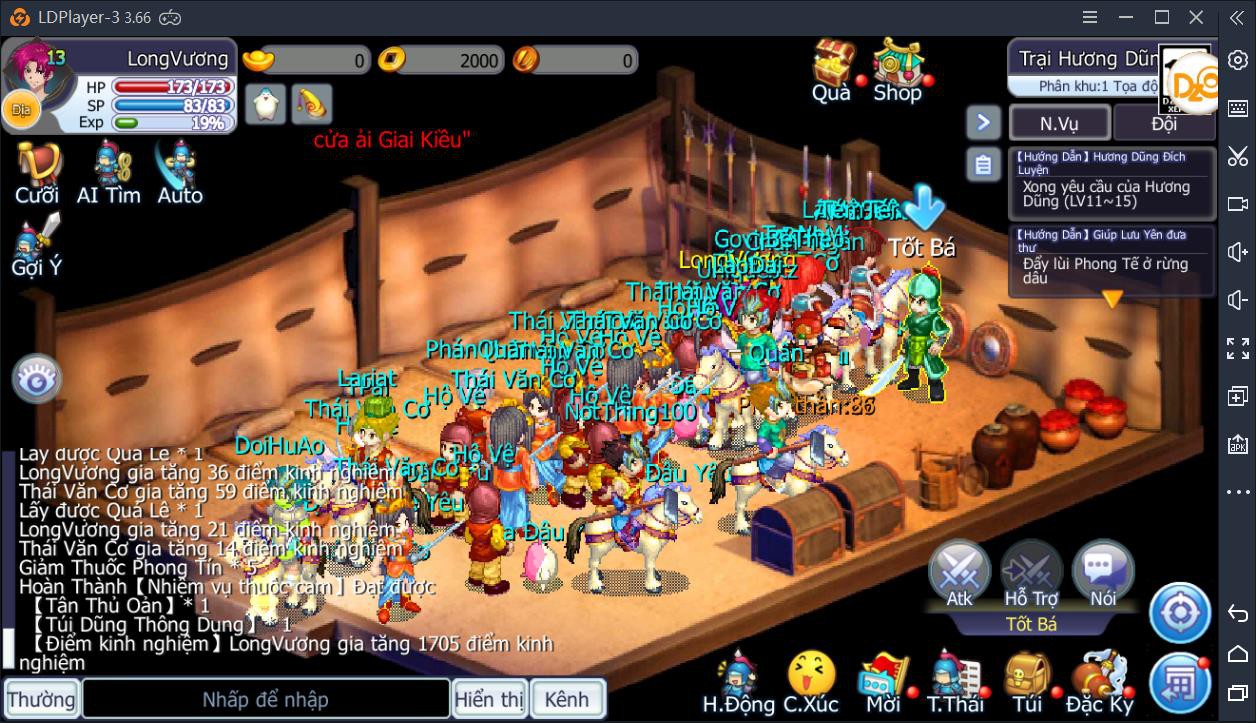
Task: Open the H.Động activities menu
Action: pyautogui.click(x=738, y=682)
